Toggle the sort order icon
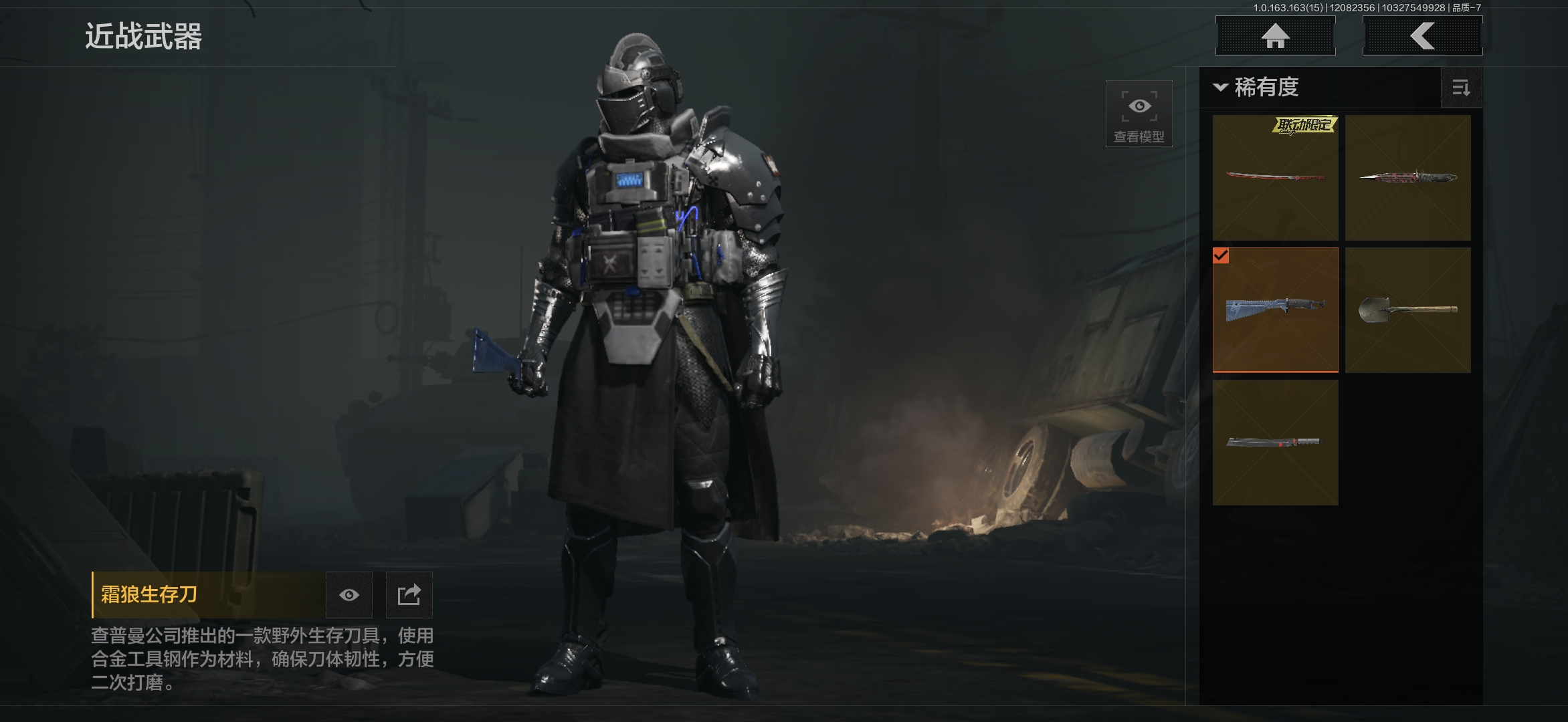 click(x=1461, y=88)
